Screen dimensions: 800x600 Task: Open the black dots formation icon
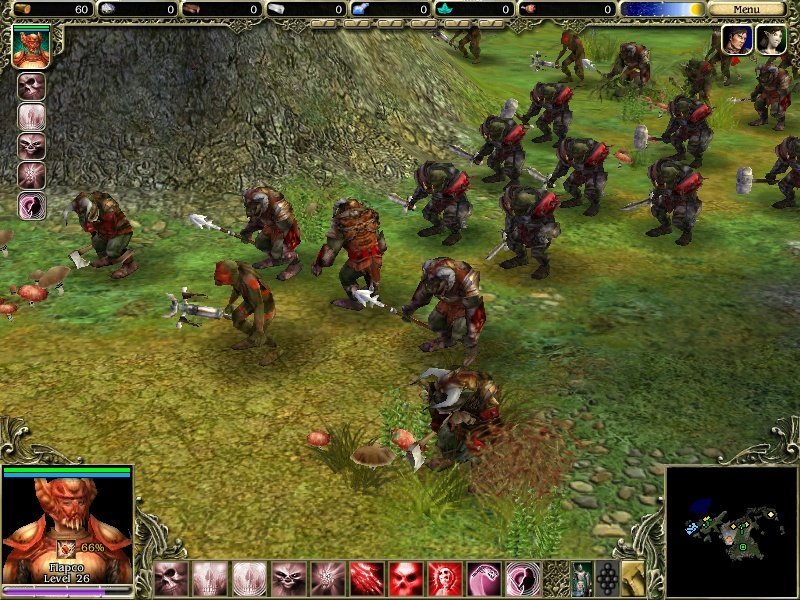click(x=606, y=578)
